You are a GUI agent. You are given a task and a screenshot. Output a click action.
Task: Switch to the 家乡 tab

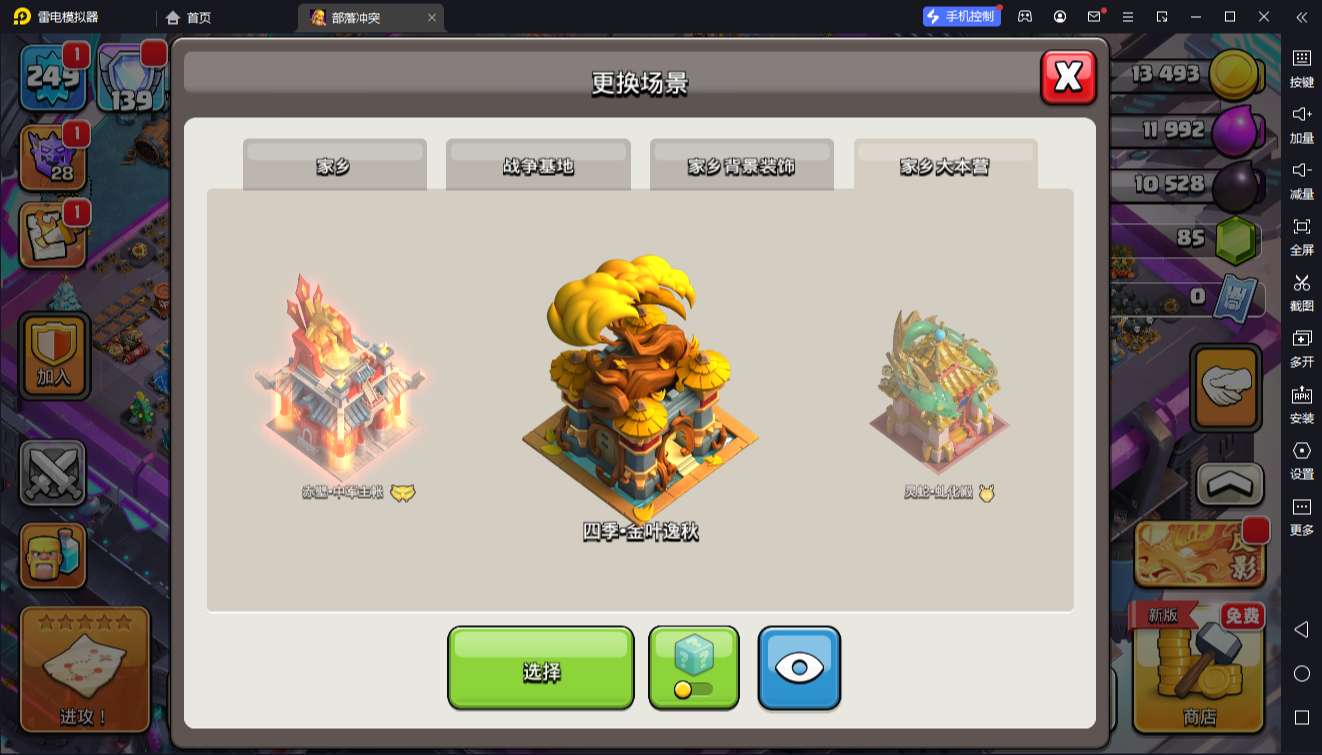334,165
